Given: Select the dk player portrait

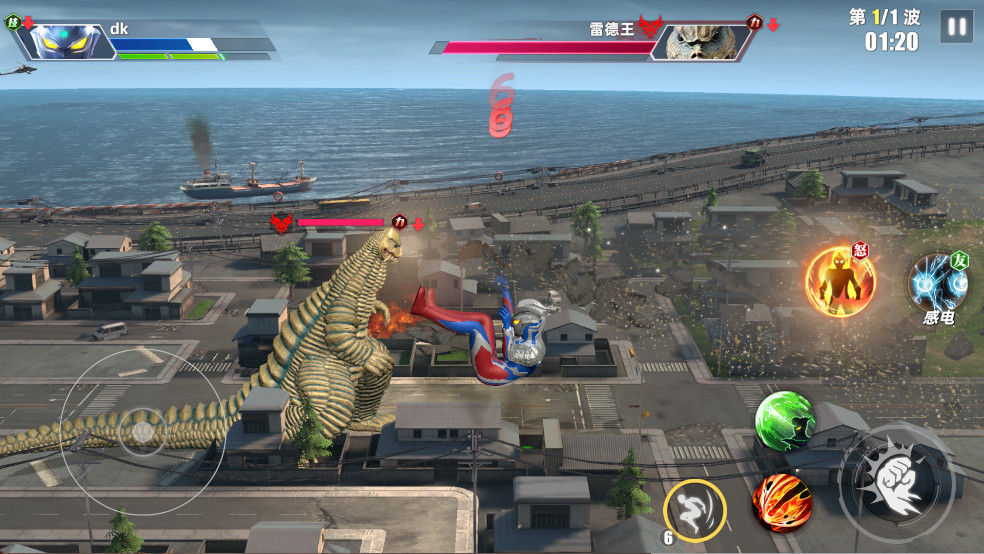Looking at the screenshot, I should [x=63, y=40].
